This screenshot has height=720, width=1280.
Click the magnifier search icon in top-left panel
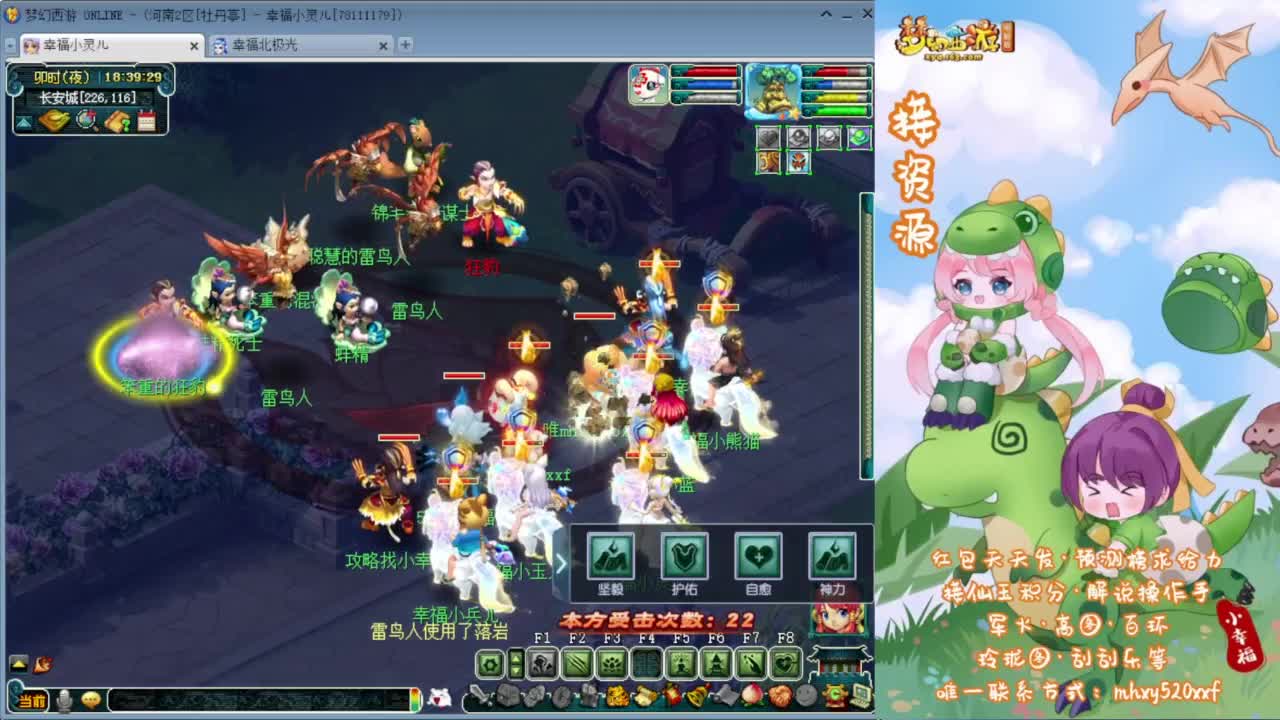(x=86, y=119)
